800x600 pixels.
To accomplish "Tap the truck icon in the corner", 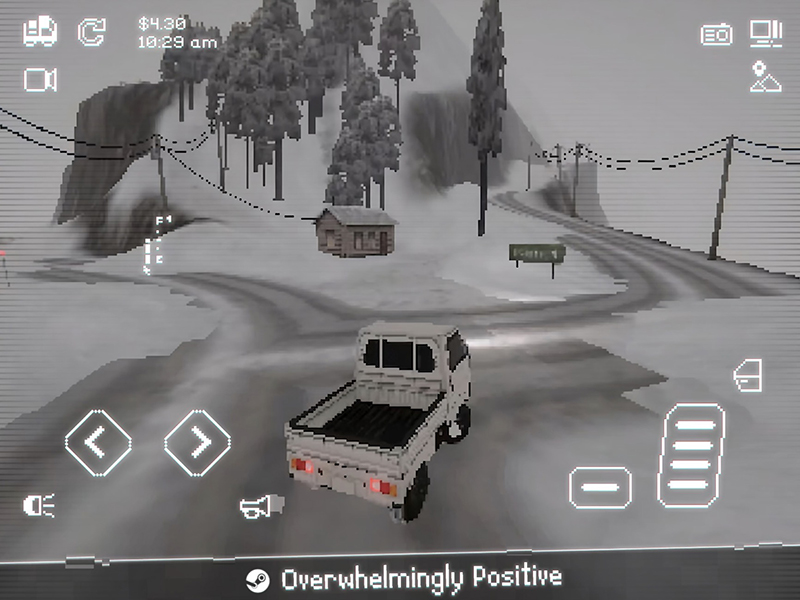I will coord(40,31).
